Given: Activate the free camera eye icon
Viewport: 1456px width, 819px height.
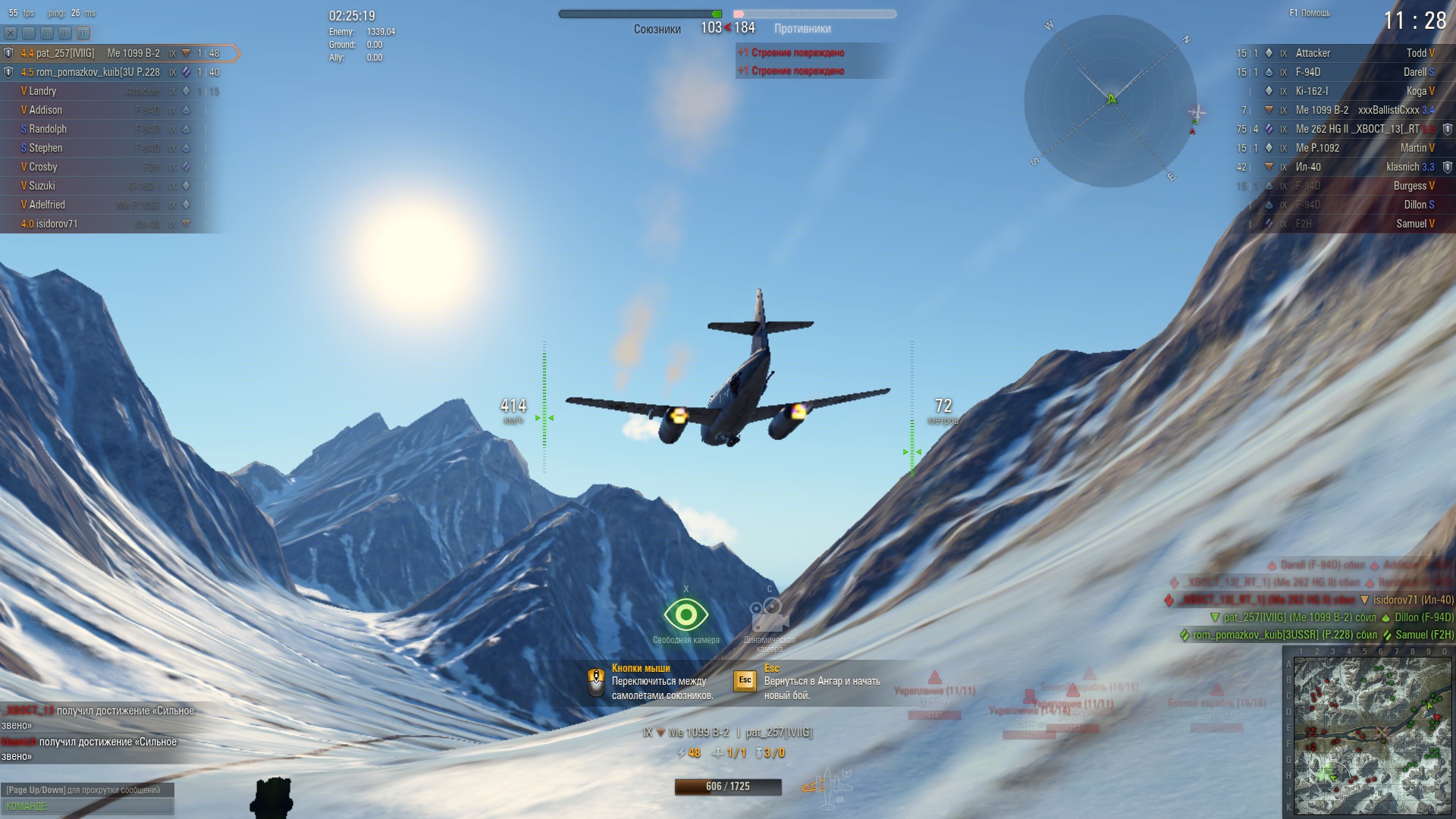Looking at the screenshot, I should click(x=686, y=615).
